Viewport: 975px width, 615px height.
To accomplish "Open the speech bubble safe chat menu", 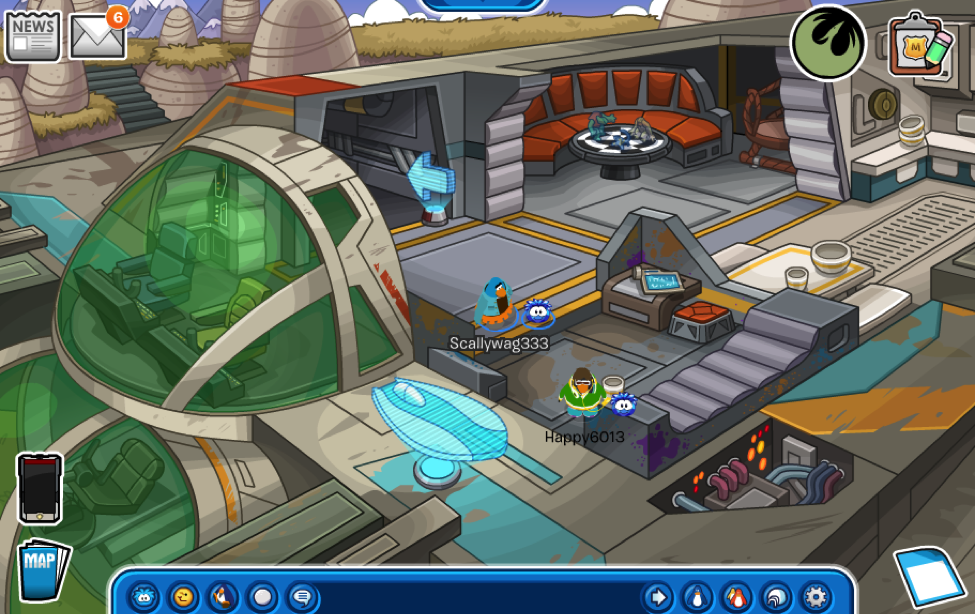I will pos(301,597).
